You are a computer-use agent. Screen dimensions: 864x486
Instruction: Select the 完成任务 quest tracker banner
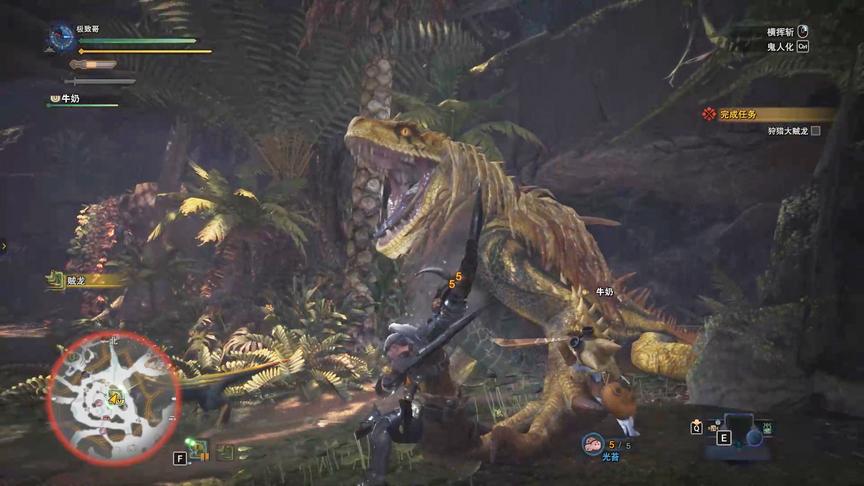coord(767,114)
